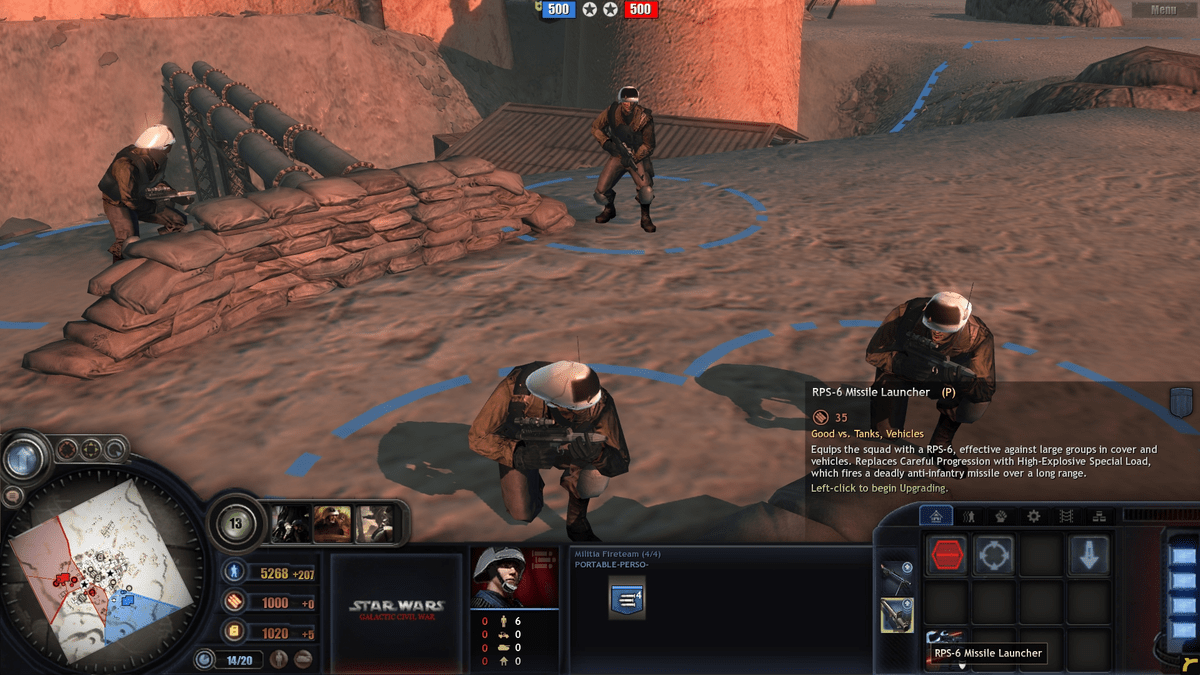1200x675 pixels.
Task: Open the Menu button
Action: click(1163, 9)
